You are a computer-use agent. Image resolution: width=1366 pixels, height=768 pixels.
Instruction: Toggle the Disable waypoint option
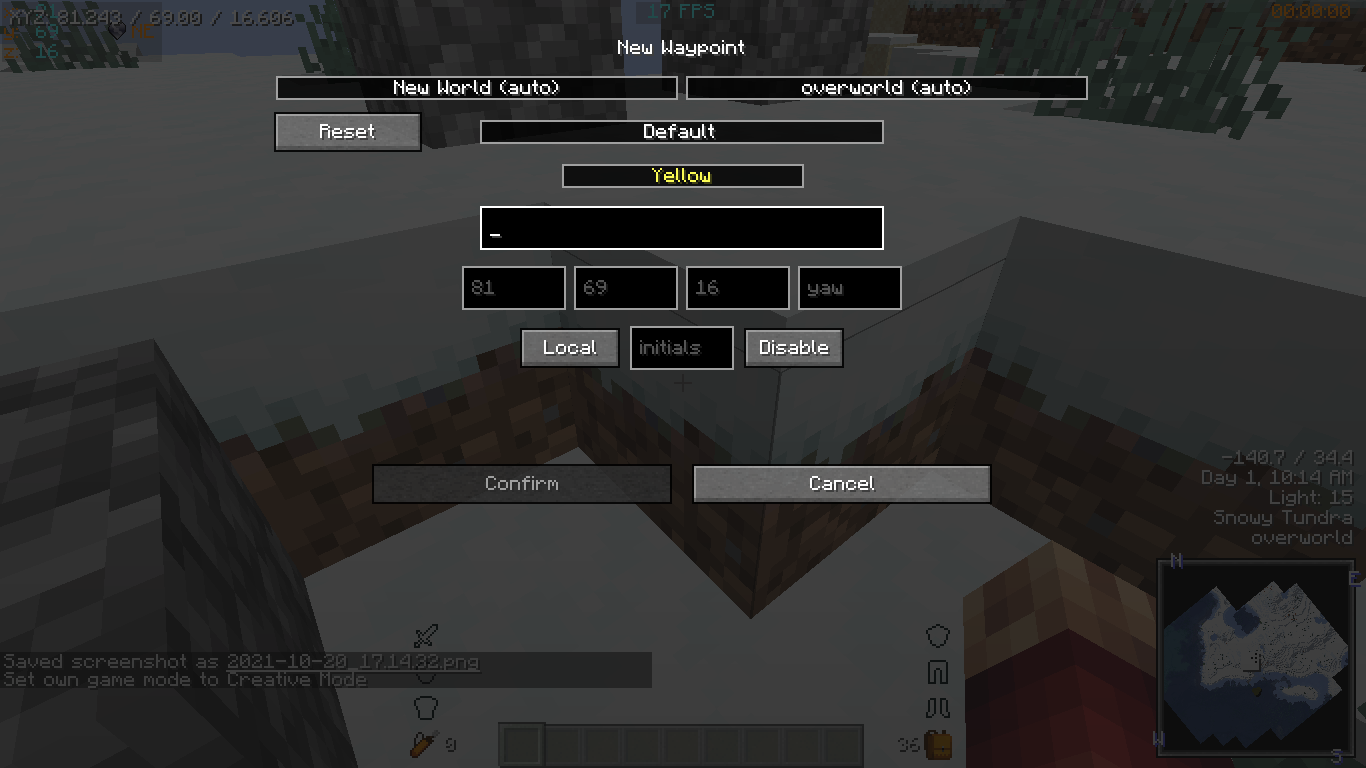[794, 347]
